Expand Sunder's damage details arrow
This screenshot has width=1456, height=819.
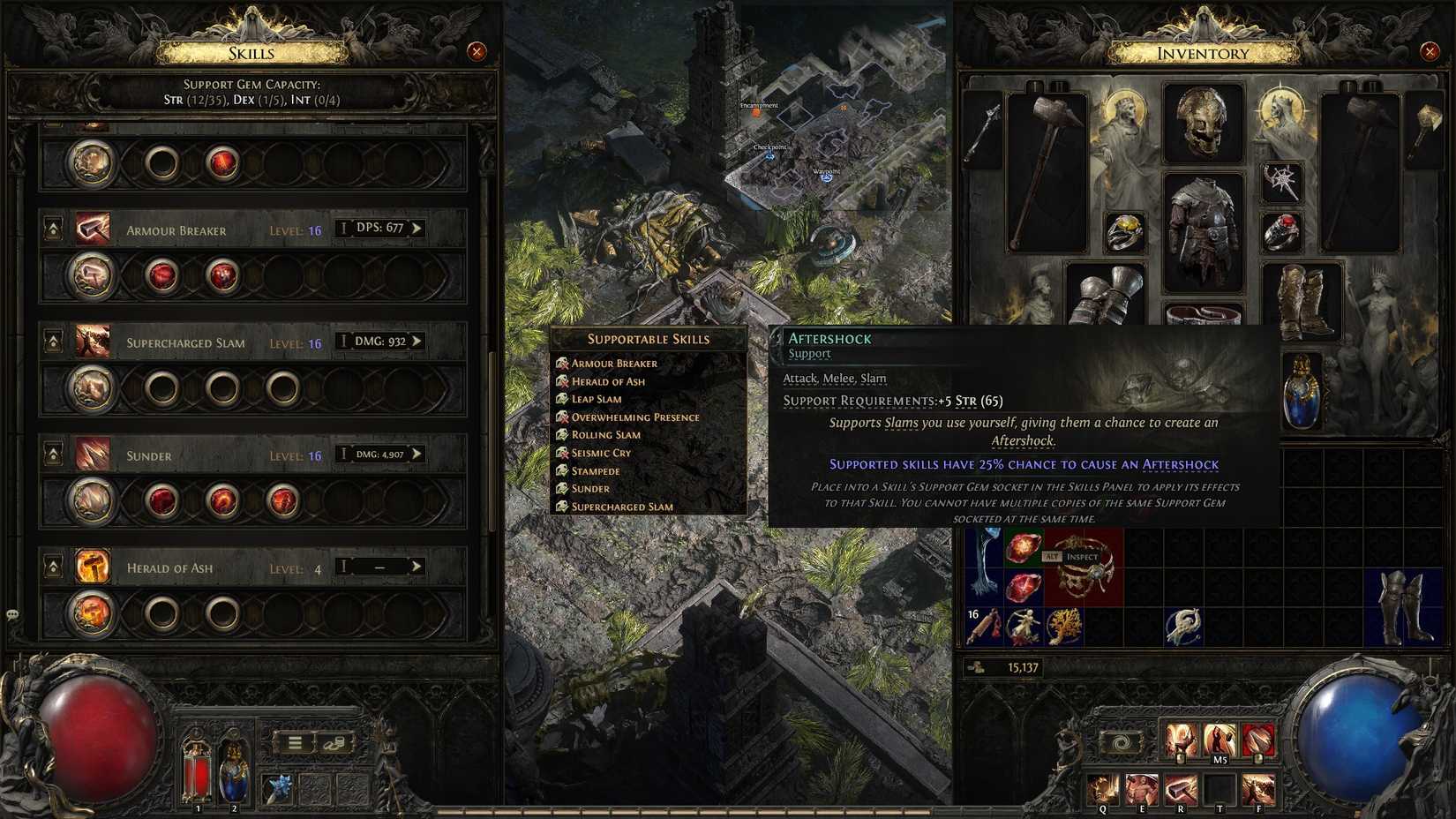417,453
